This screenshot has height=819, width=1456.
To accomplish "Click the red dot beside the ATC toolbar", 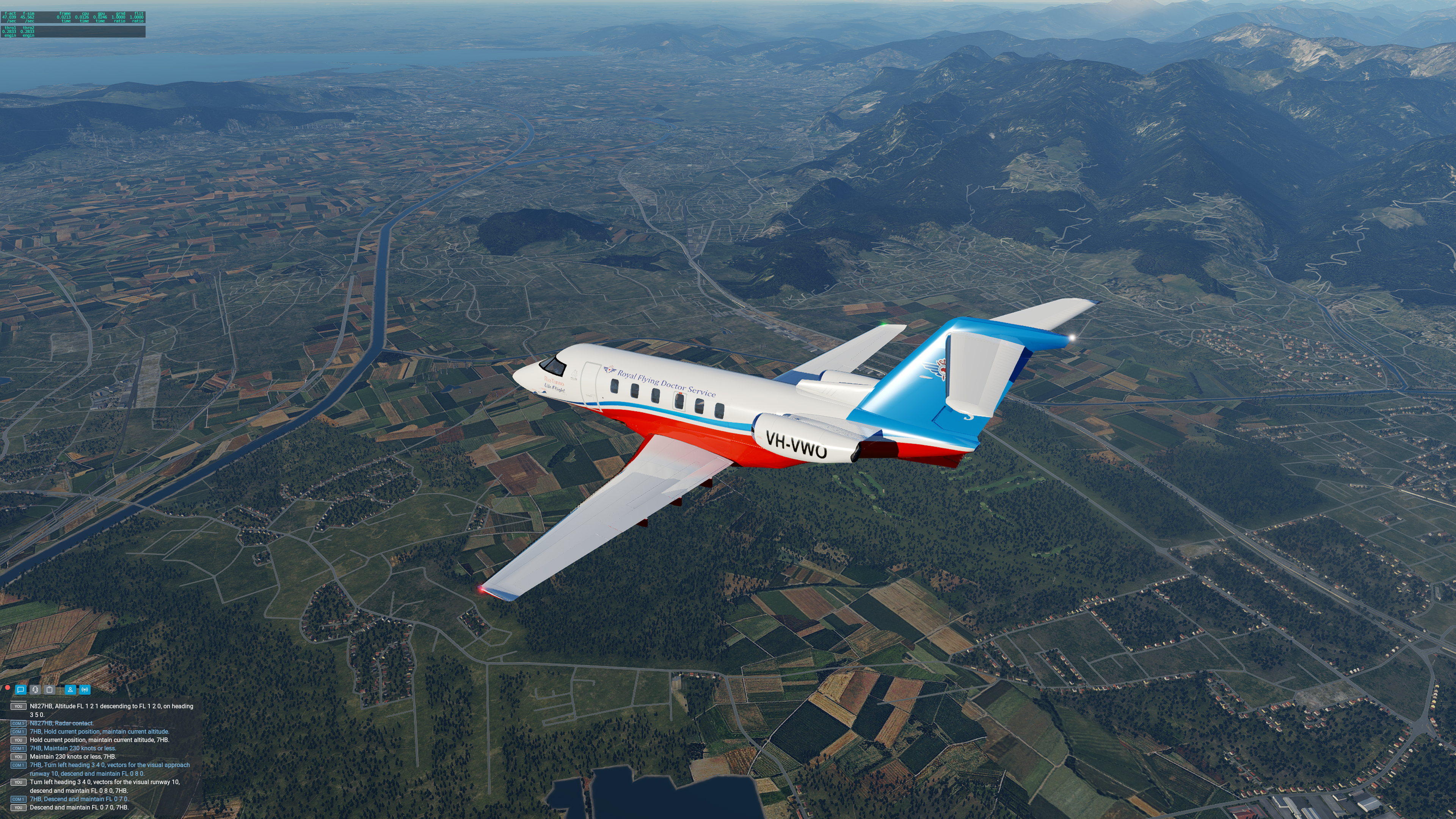I will tap(7, 688).
